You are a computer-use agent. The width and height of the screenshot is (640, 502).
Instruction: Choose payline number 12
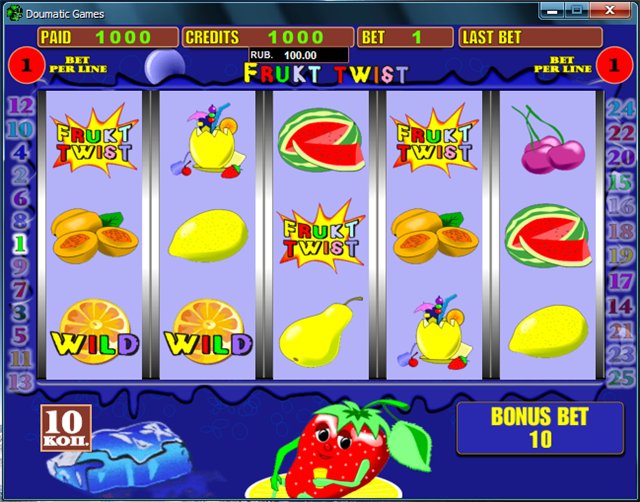pyautogui.click(x=20, y=106)
